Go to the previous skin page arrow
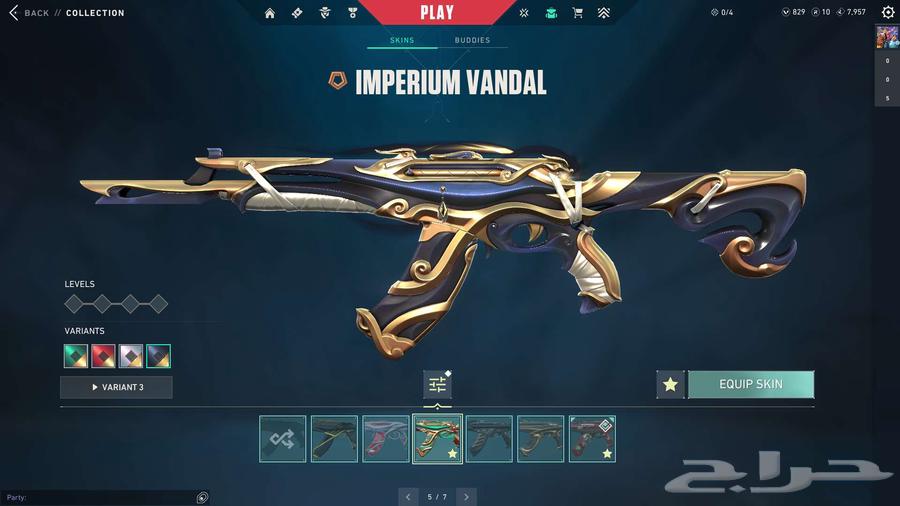 (408, 496)
